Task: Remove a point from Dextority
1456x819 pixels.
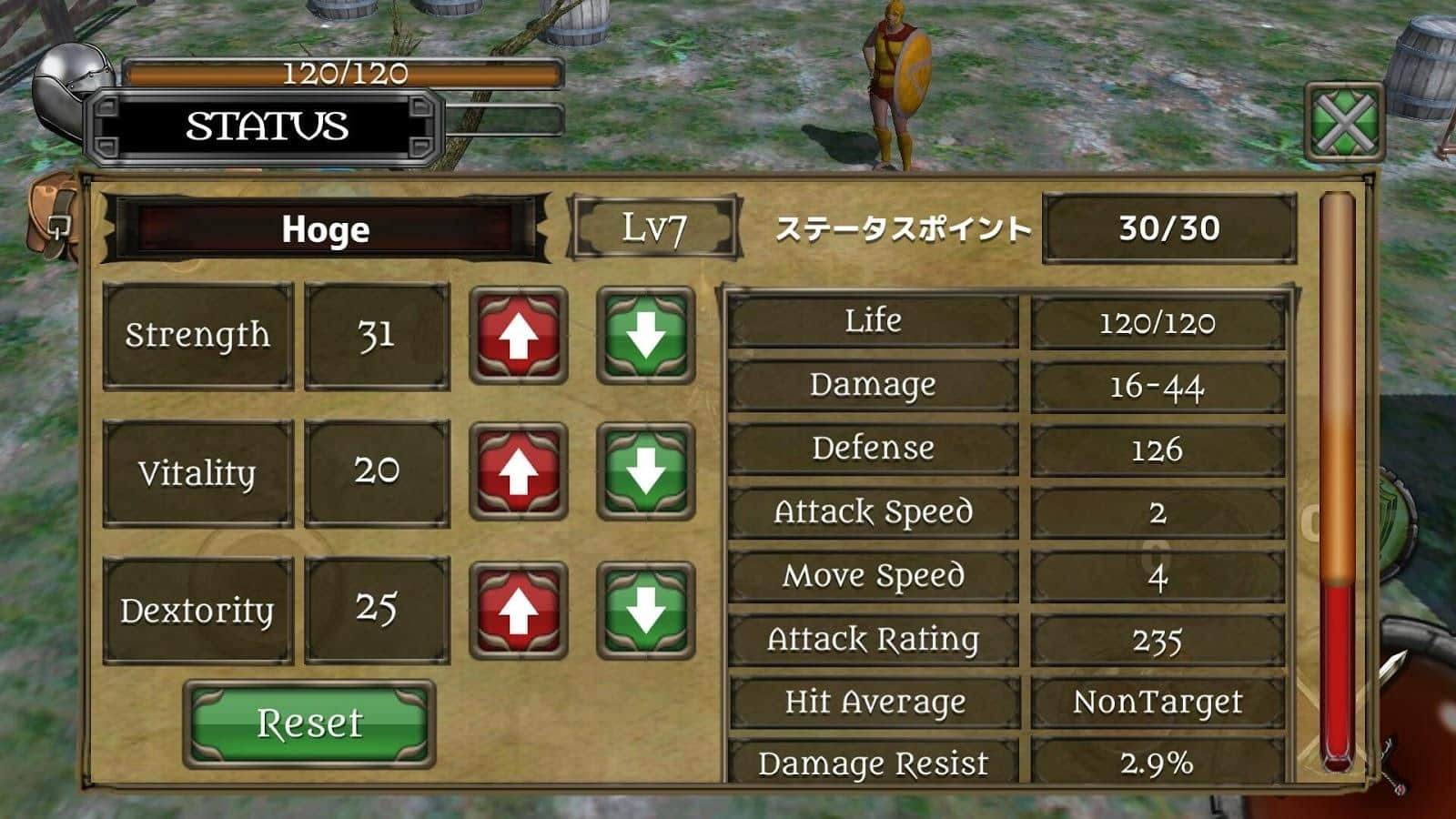Action: pos(646,611)
